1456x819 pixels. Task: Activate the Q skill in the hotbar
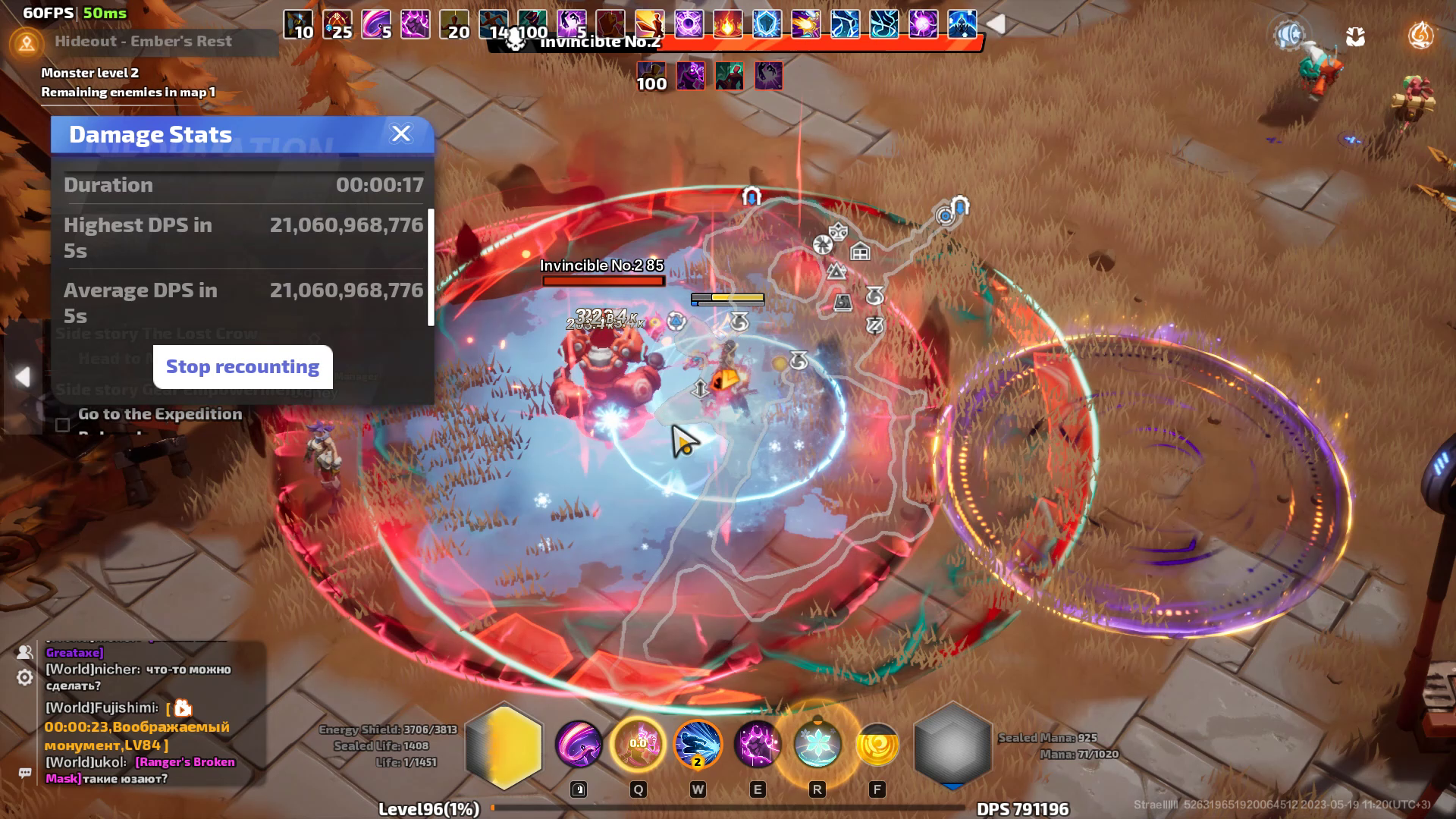(x=639, y=745)
